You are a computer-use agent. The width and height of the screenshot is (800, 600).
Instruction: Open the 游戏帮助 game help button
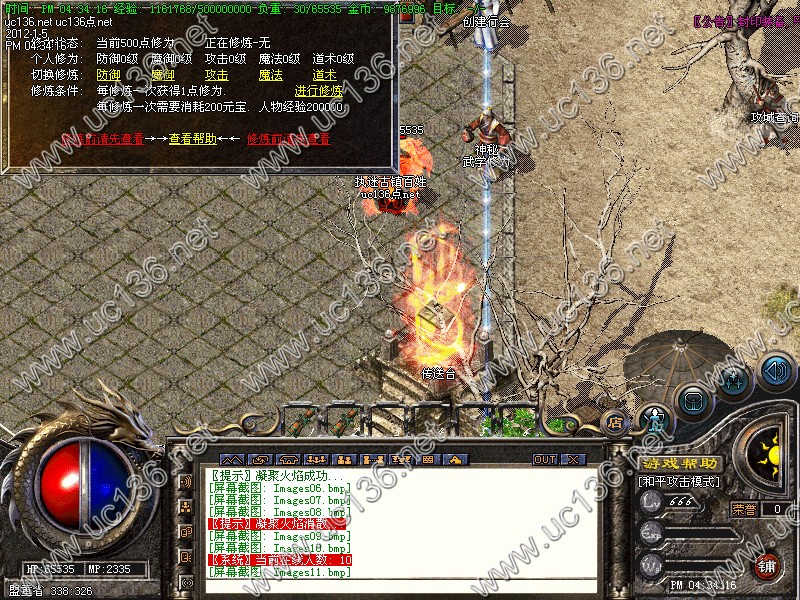(x=680, y=464)
